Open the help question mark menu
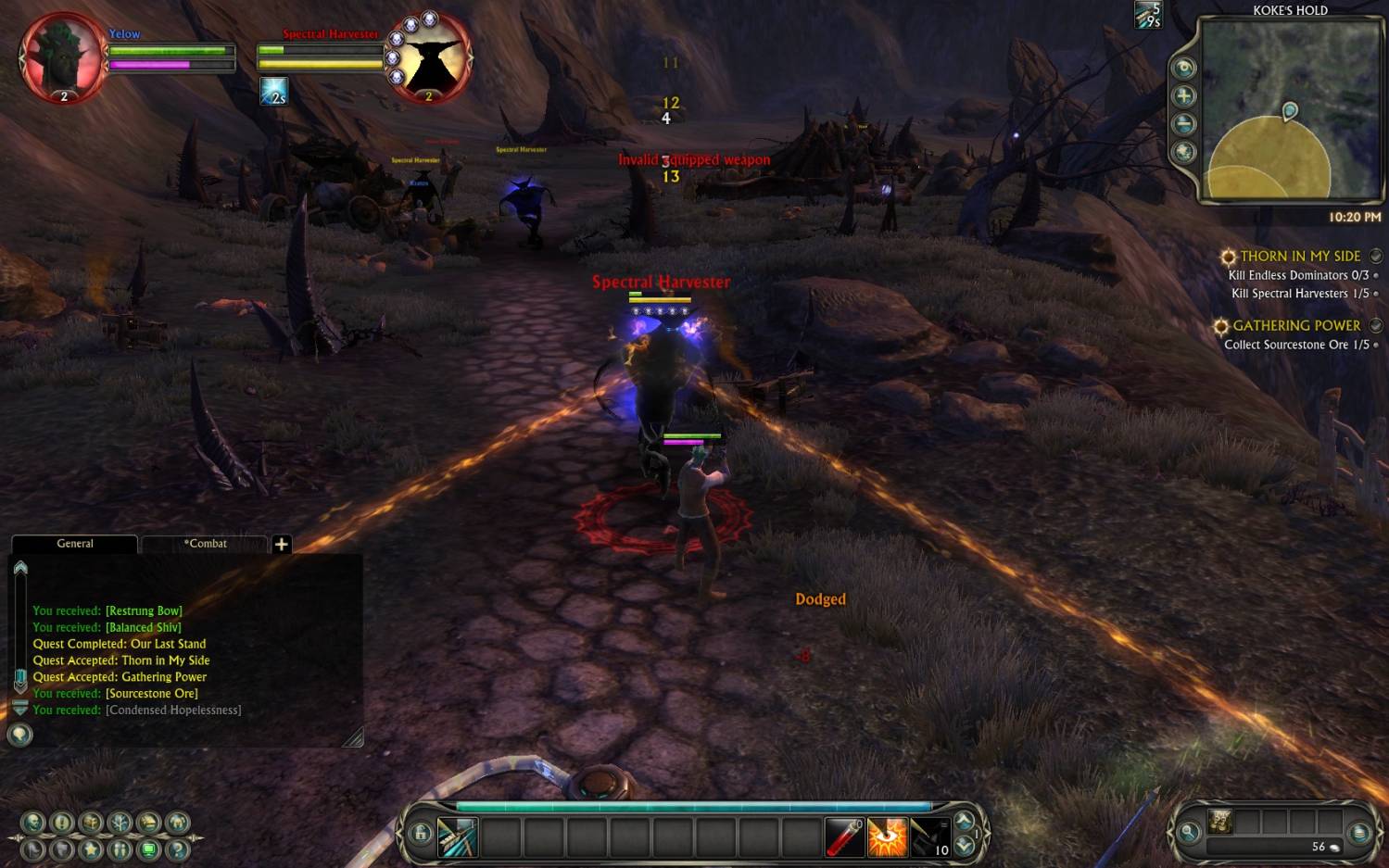 coord(178,849)
